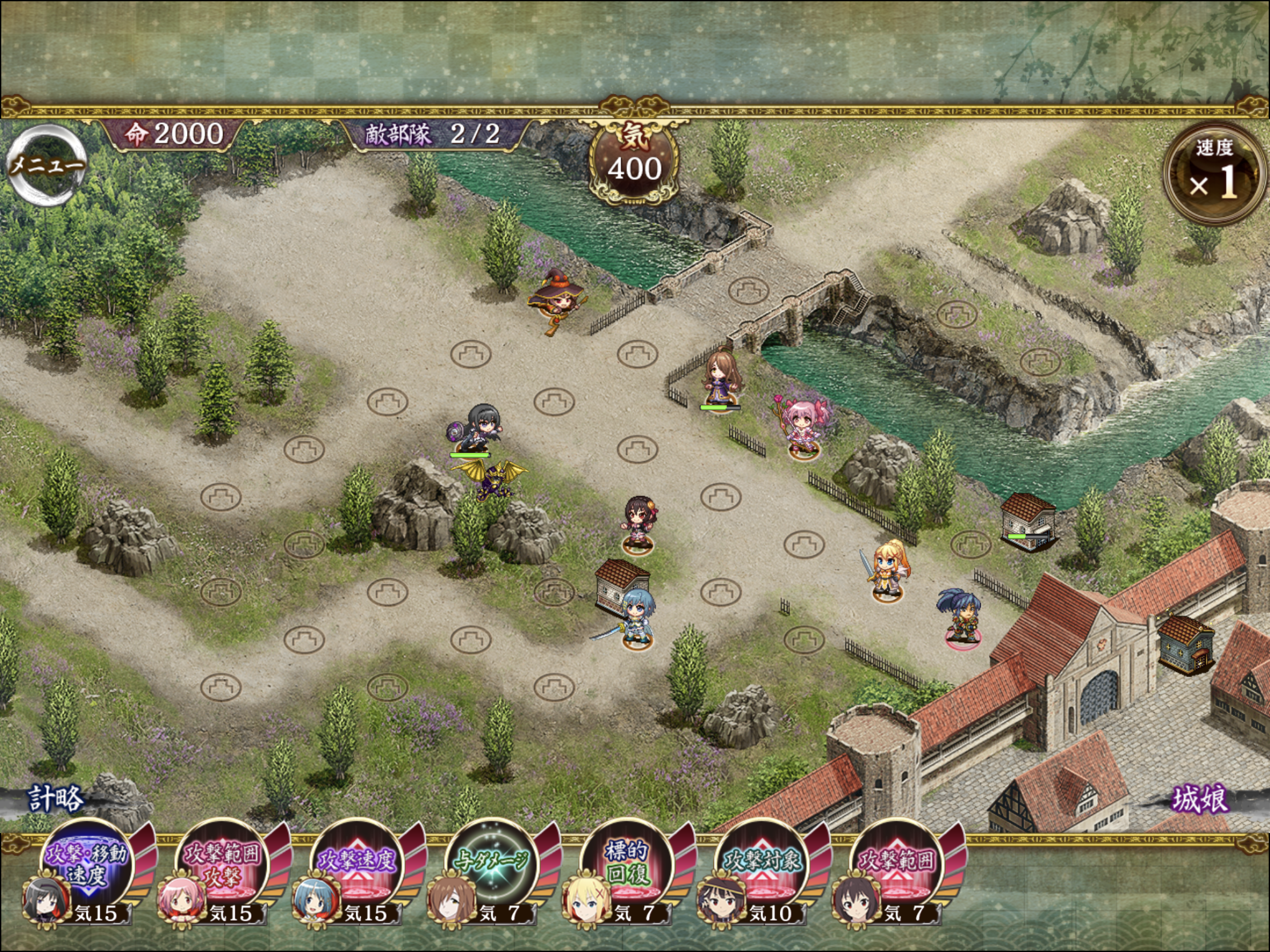Toggle the 速度 ×1 game speed button
Screen dimensions: 1270x952
[1213, 174]
